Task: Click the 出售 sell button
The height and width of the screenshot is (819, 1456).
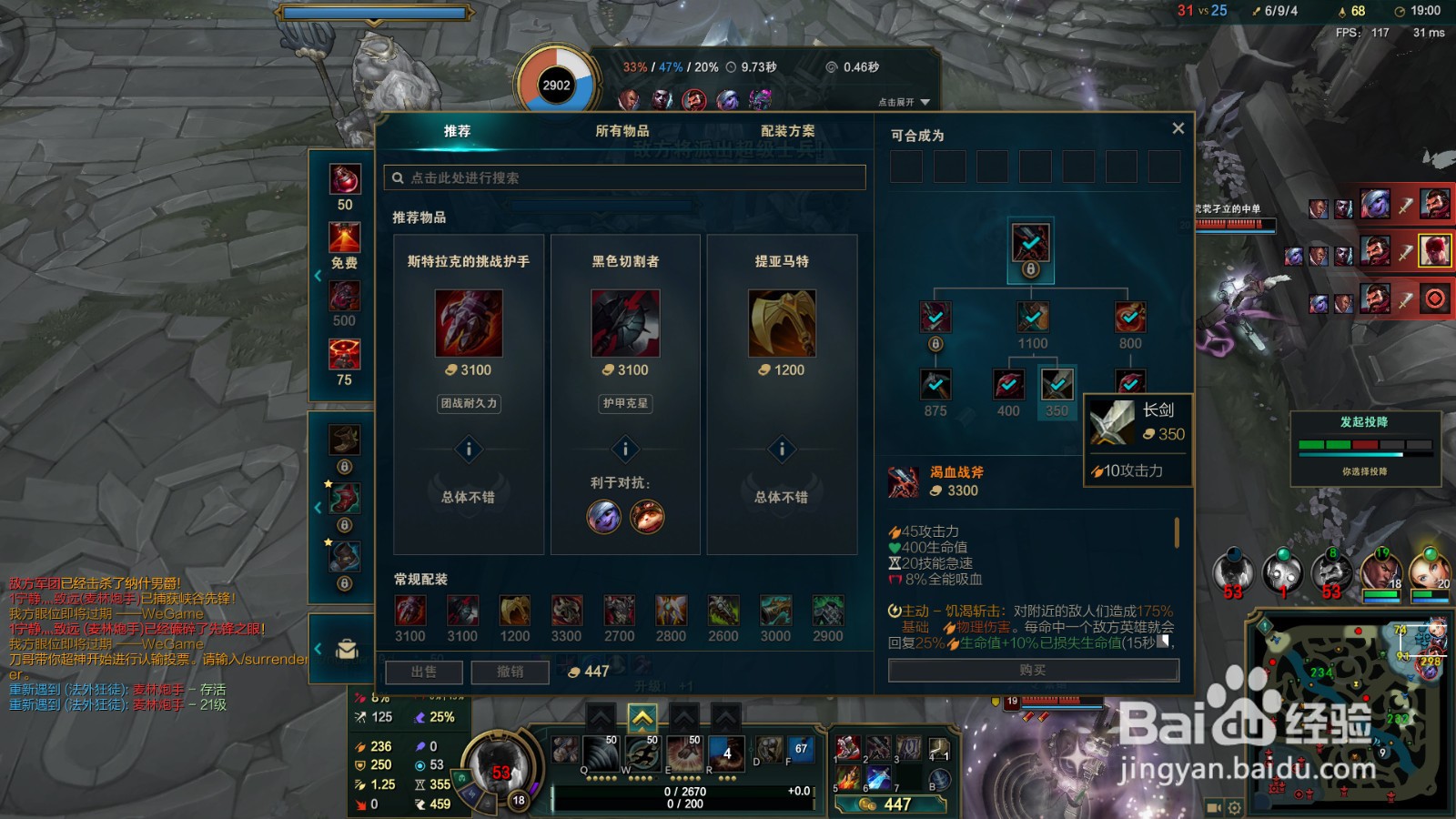Action: coord(423,672)
